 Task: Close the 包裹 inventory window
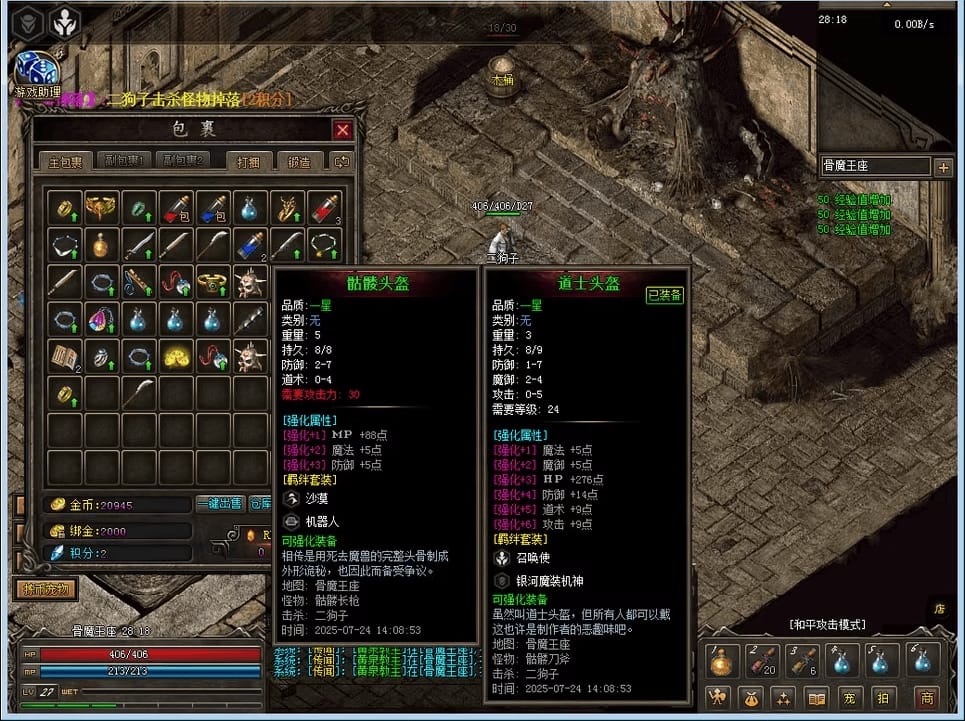343,130
